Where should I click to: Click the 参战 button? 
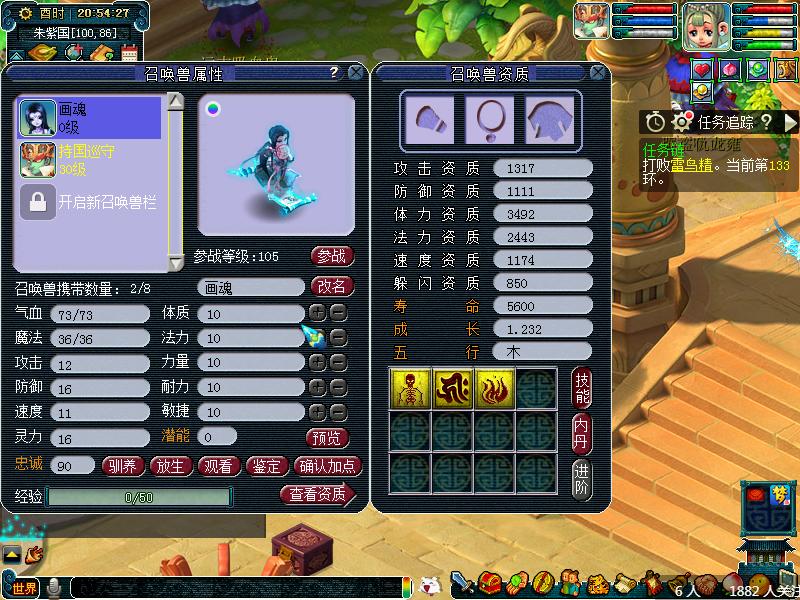tap(333, 256)
